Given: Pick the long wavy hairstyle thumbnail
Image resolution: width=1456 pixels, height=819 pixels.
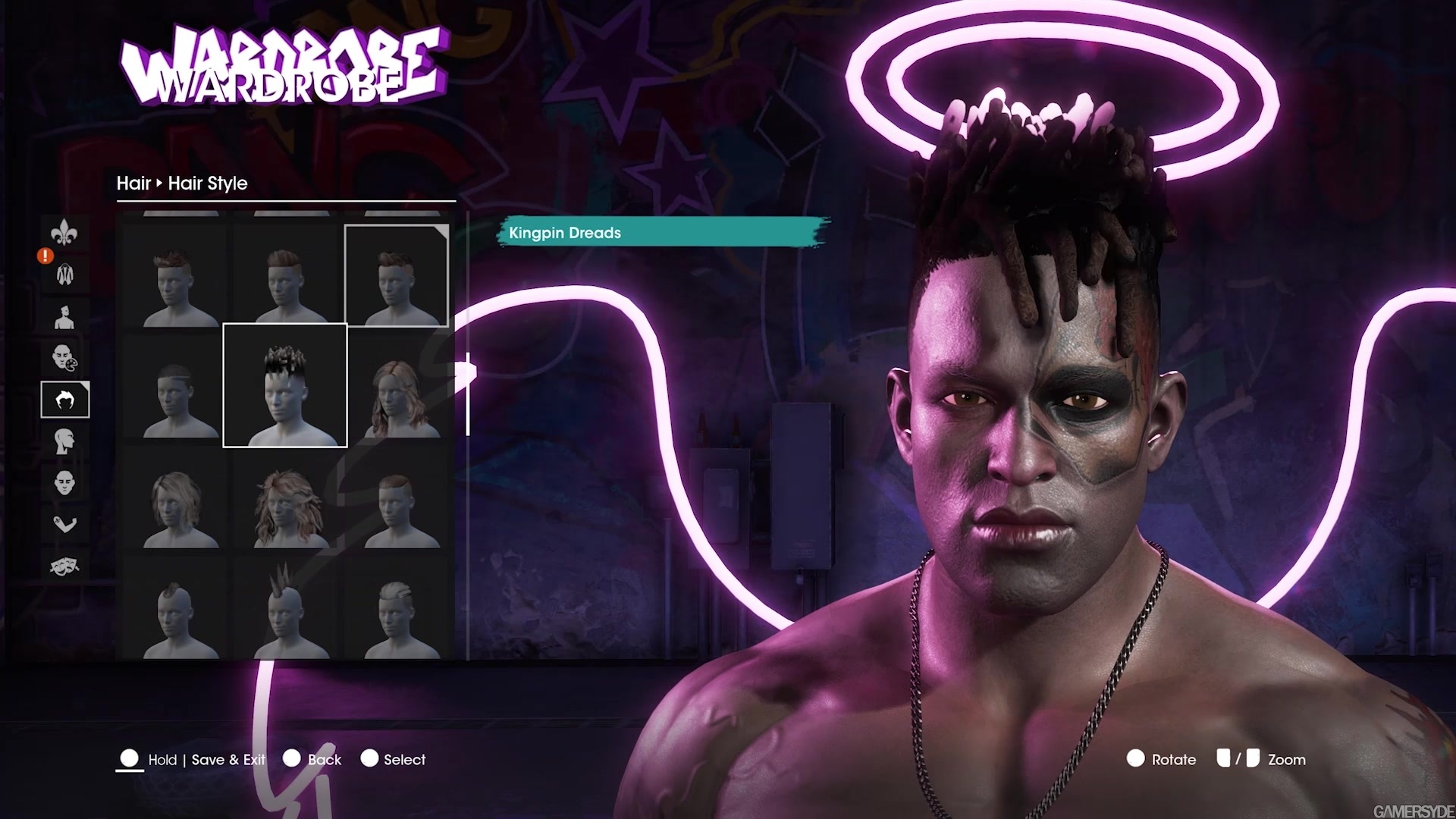Looking at the screenshot, I should pos(284,504).
